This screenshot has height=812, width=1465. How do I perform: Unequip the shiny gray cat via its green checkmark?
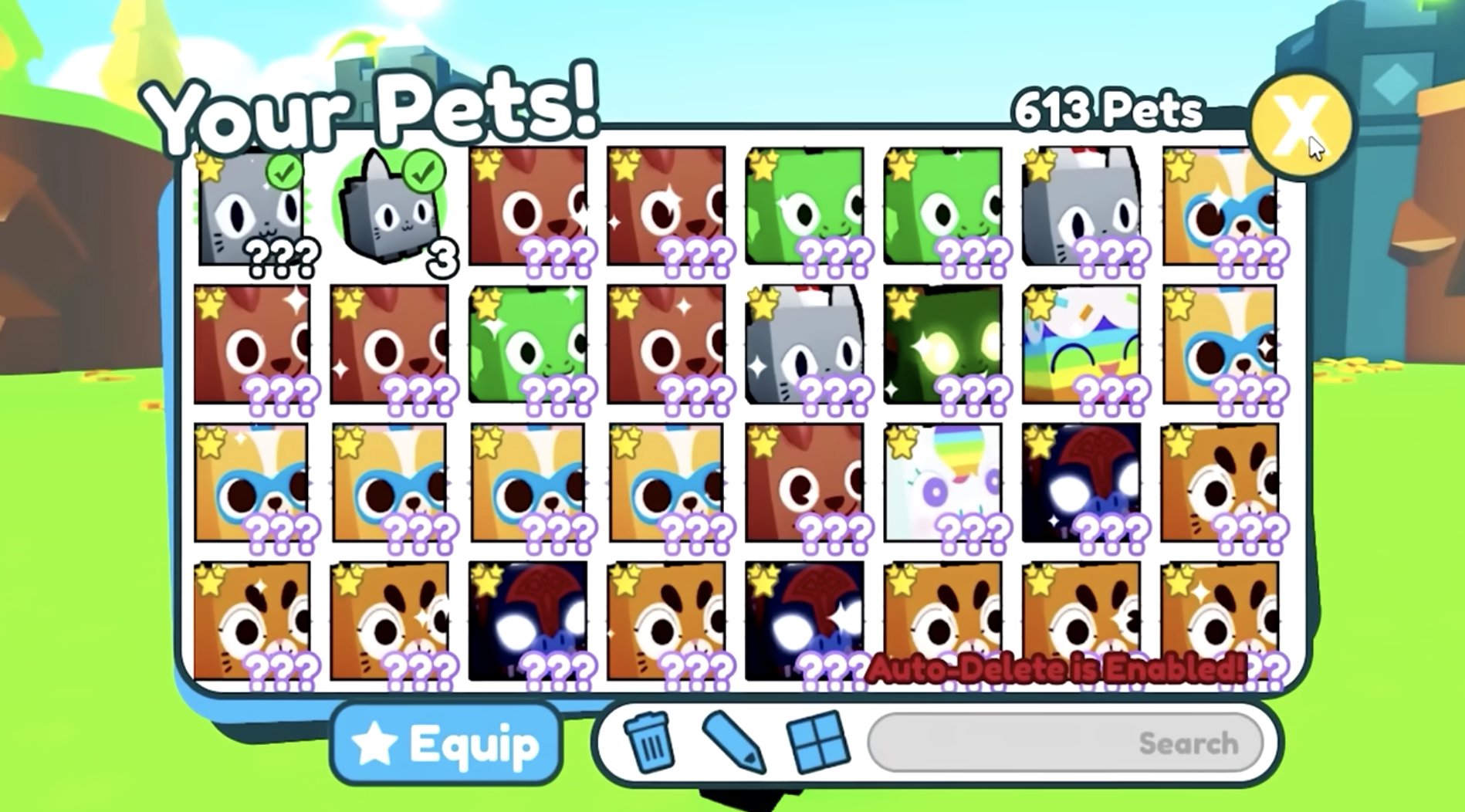coord(284,171)
